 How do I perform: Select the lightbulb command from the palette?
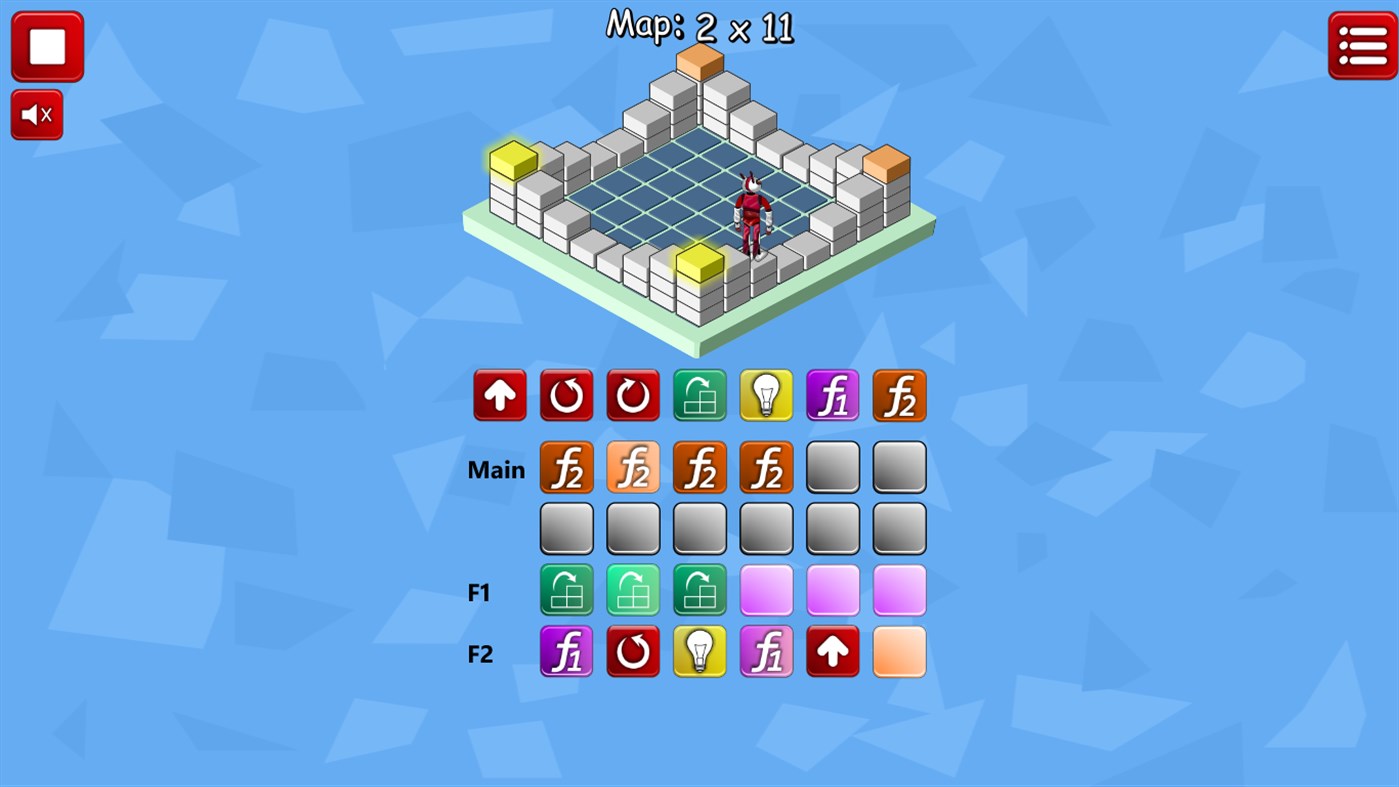click(x=766, y=394)
